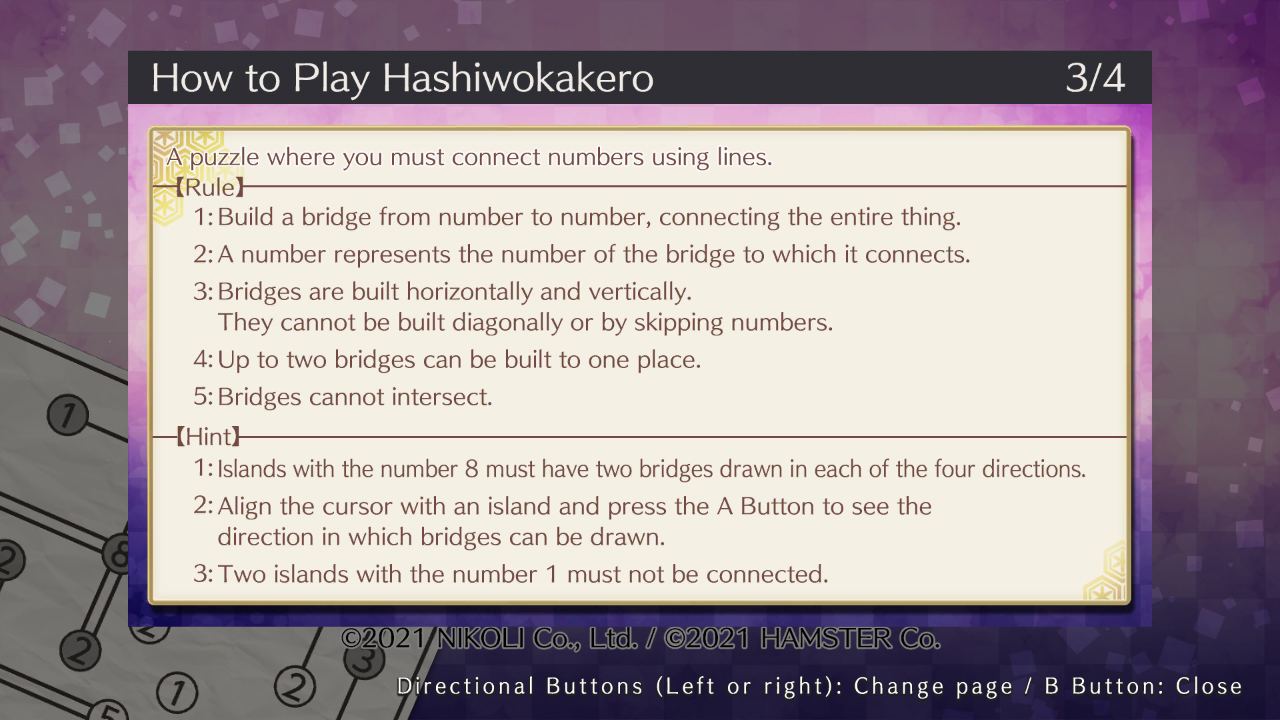Viewport: 1280px width, 720px height.
Task: Click the circled number 5 island at bottom edge
Action: click(107, 712)
